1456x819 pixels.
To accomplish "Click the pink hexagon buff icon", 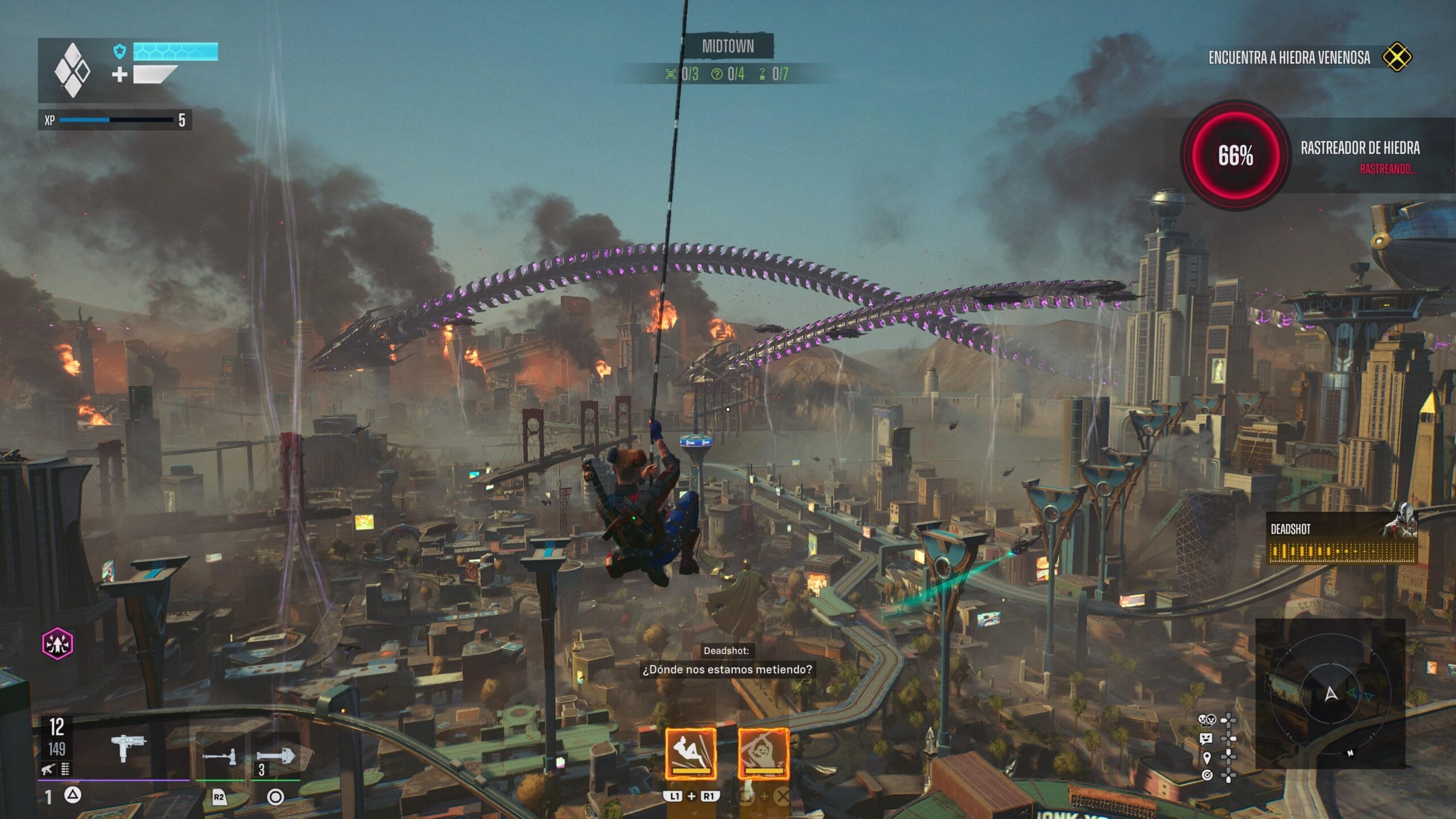I will pos(57,644).
